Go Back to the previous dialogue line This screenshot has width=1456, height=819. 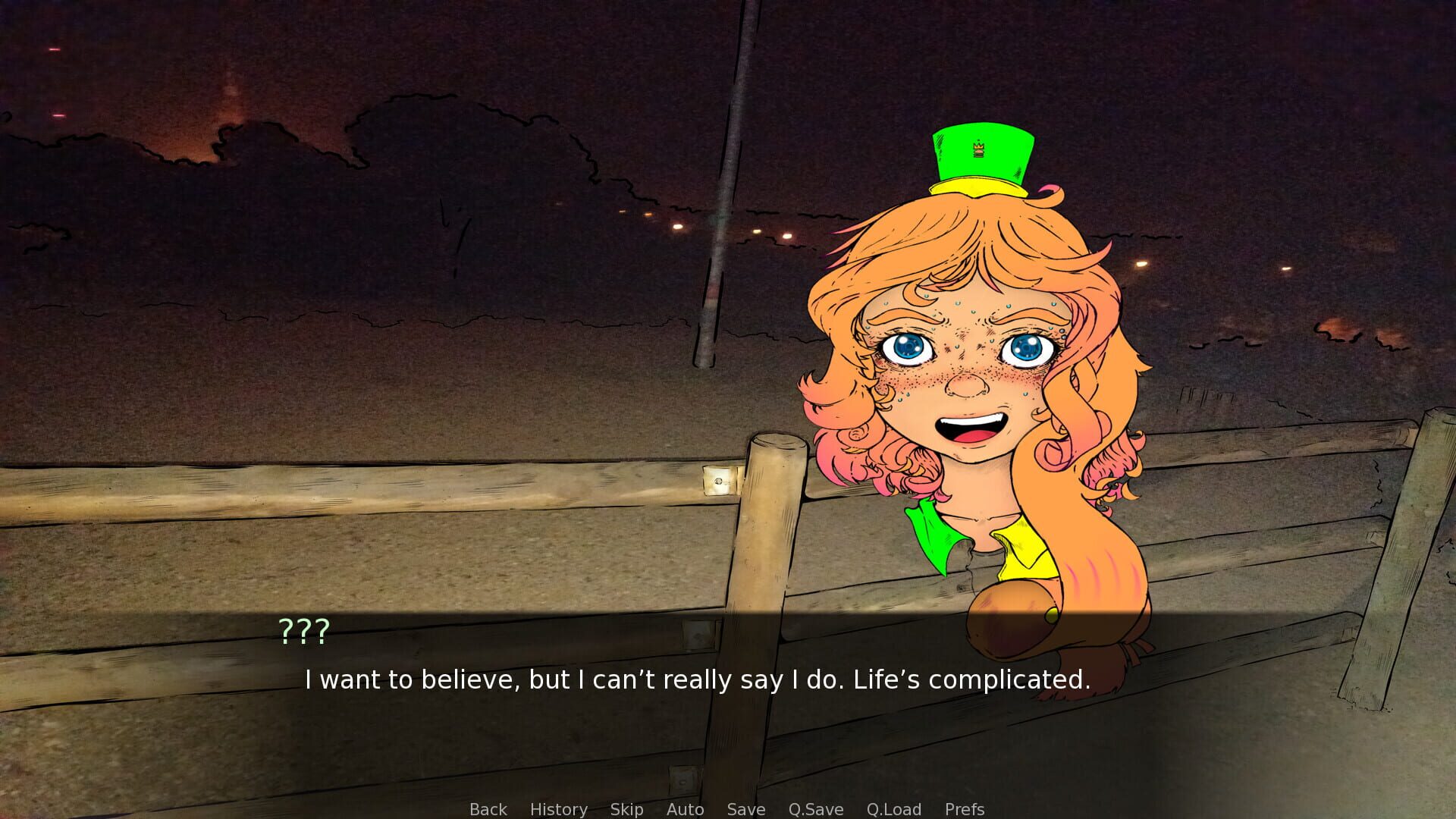pos(488,809)
